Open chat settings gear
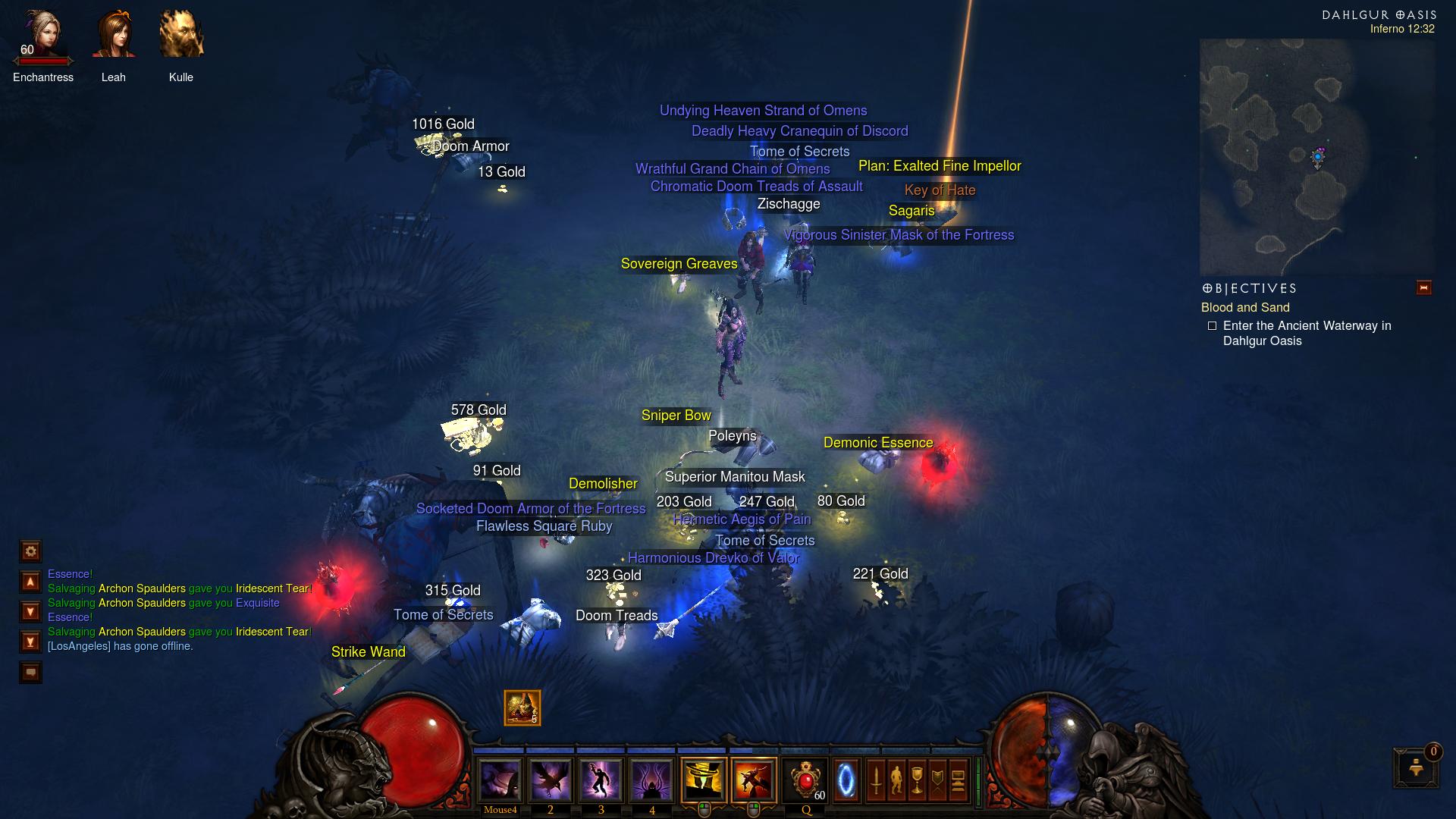Screen dimensions: 1456x819 tap(30, 551)
